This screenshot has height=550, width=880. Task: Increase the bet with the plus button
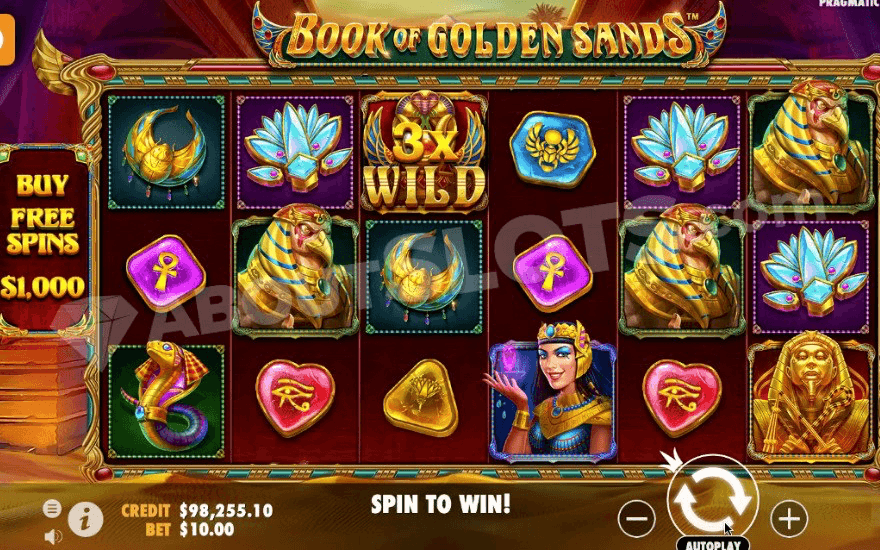pyautogui.click(x=790, y=518)
